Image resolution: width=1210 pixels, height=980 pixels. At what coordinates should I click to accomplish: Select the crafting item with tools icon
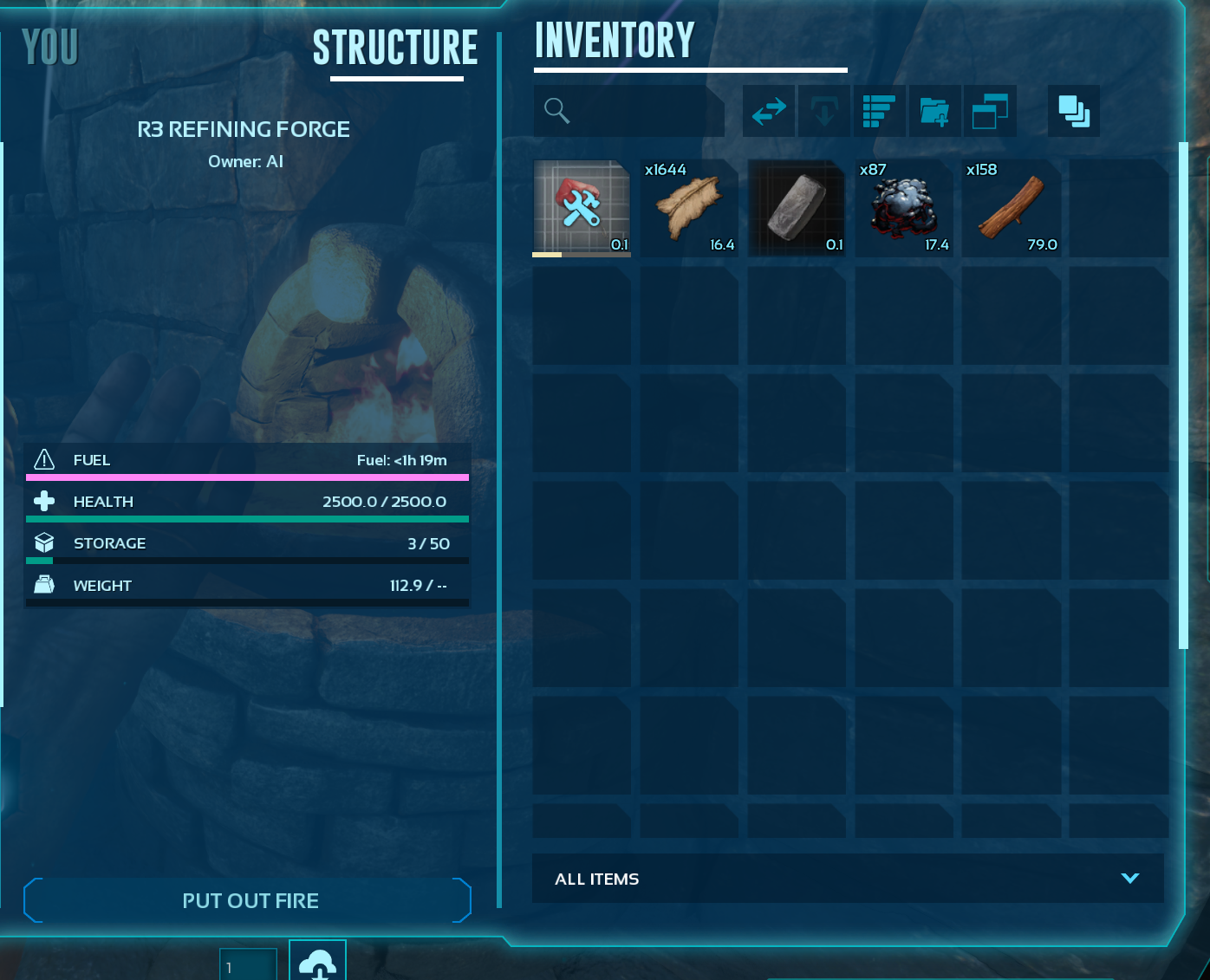tap(582, 208)
